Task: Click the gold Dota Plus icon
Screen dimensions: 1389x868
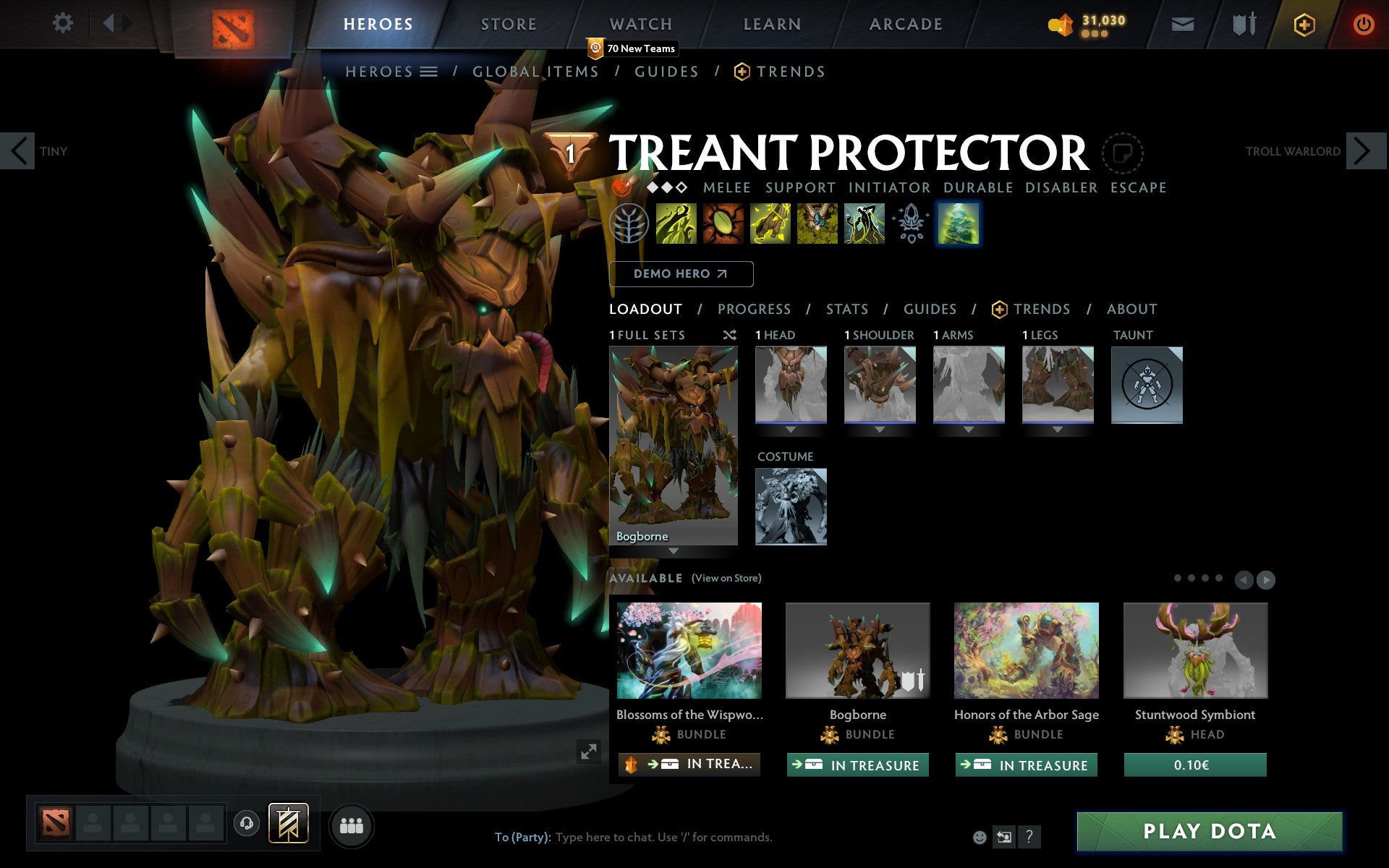Action: point(1304,23)
